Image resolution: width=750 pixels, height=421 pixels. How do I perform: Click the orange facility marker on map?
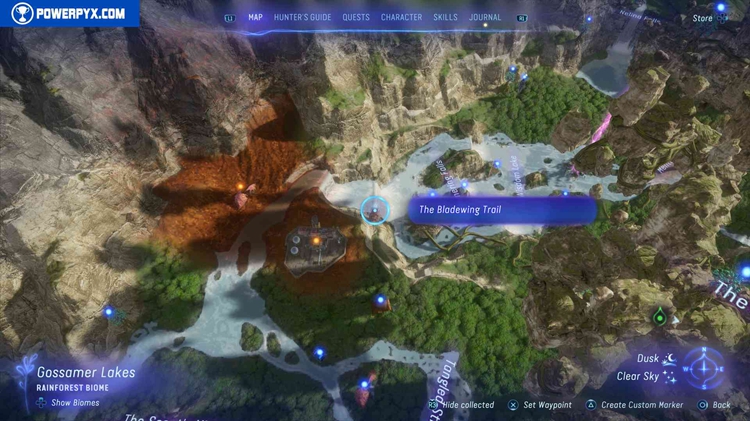pyautogui.click(x=316, y=240)
